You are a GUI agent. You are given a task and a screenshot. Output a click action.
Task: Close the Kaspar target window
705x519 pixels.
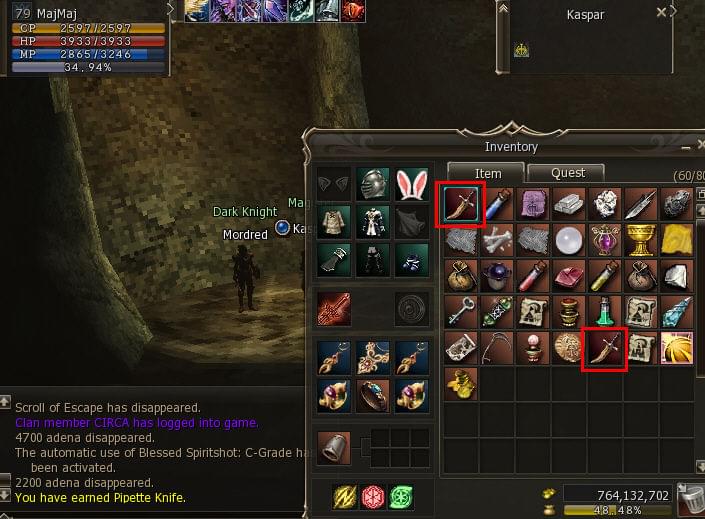pos(661,13)
